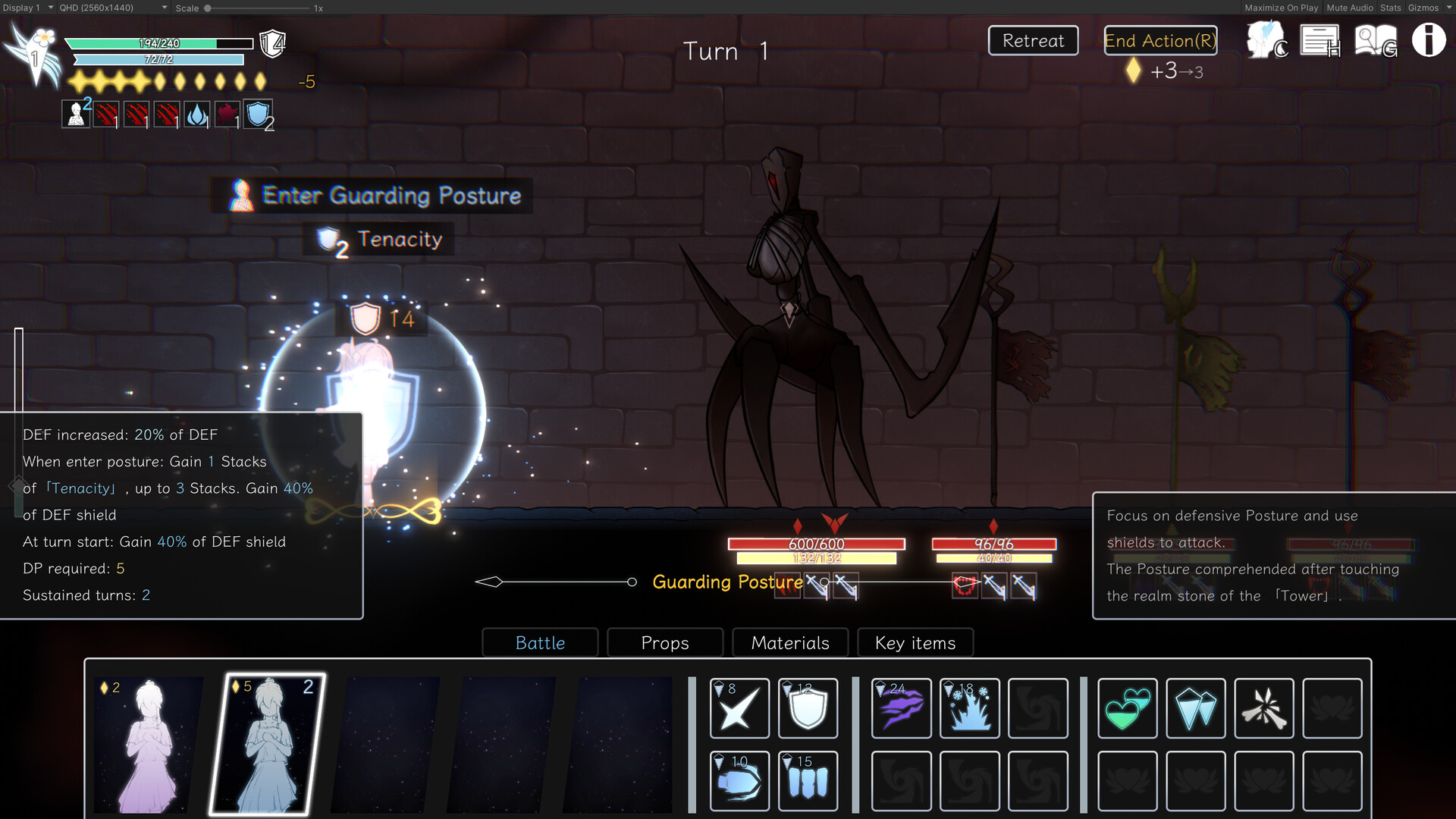Viewport: 1456px width, 819px height.
Task: Use the 24-cost purple slash skill
Action: tap(900, 708)
